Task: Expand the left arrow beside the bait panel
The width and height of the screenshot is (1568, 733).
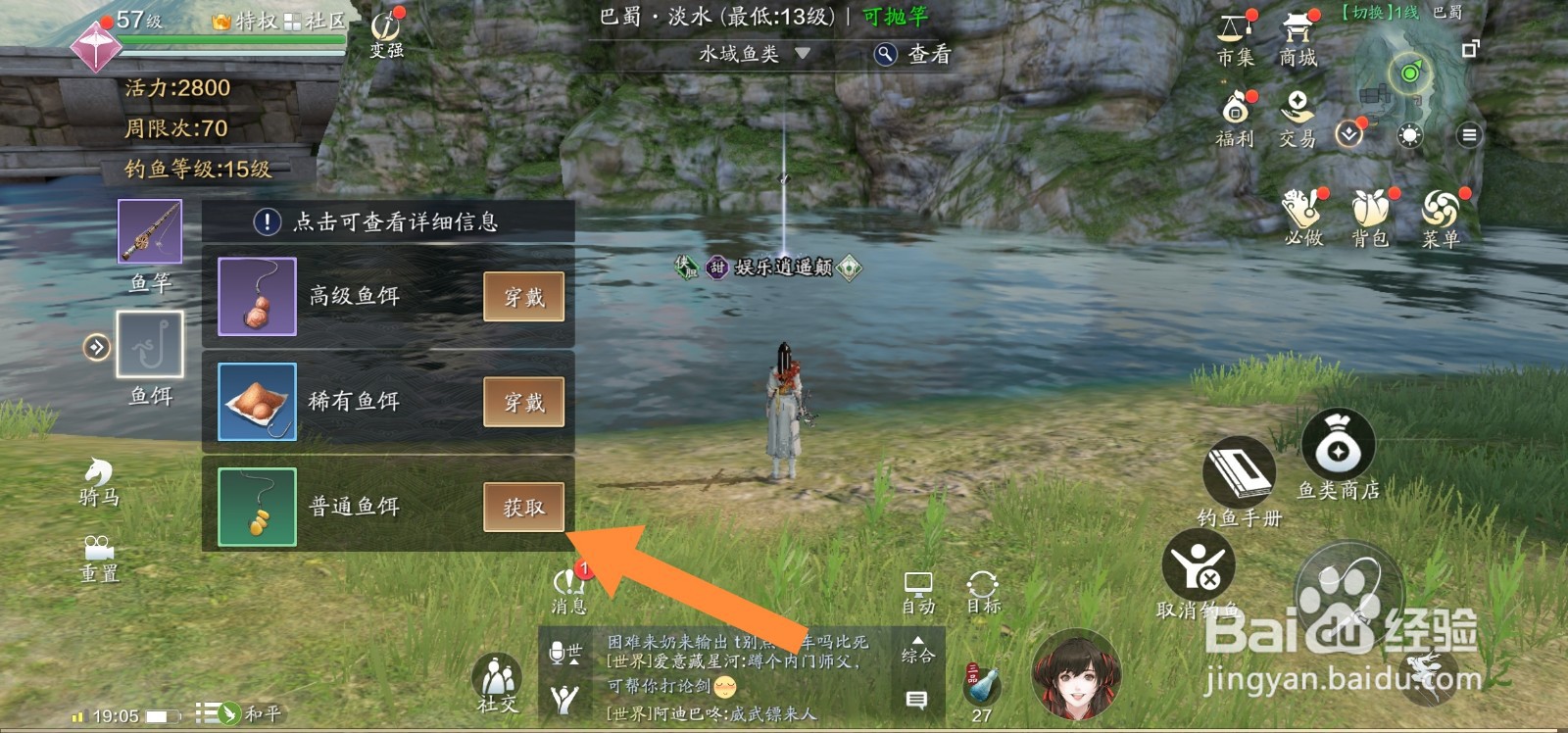Action: coord(96,347)
